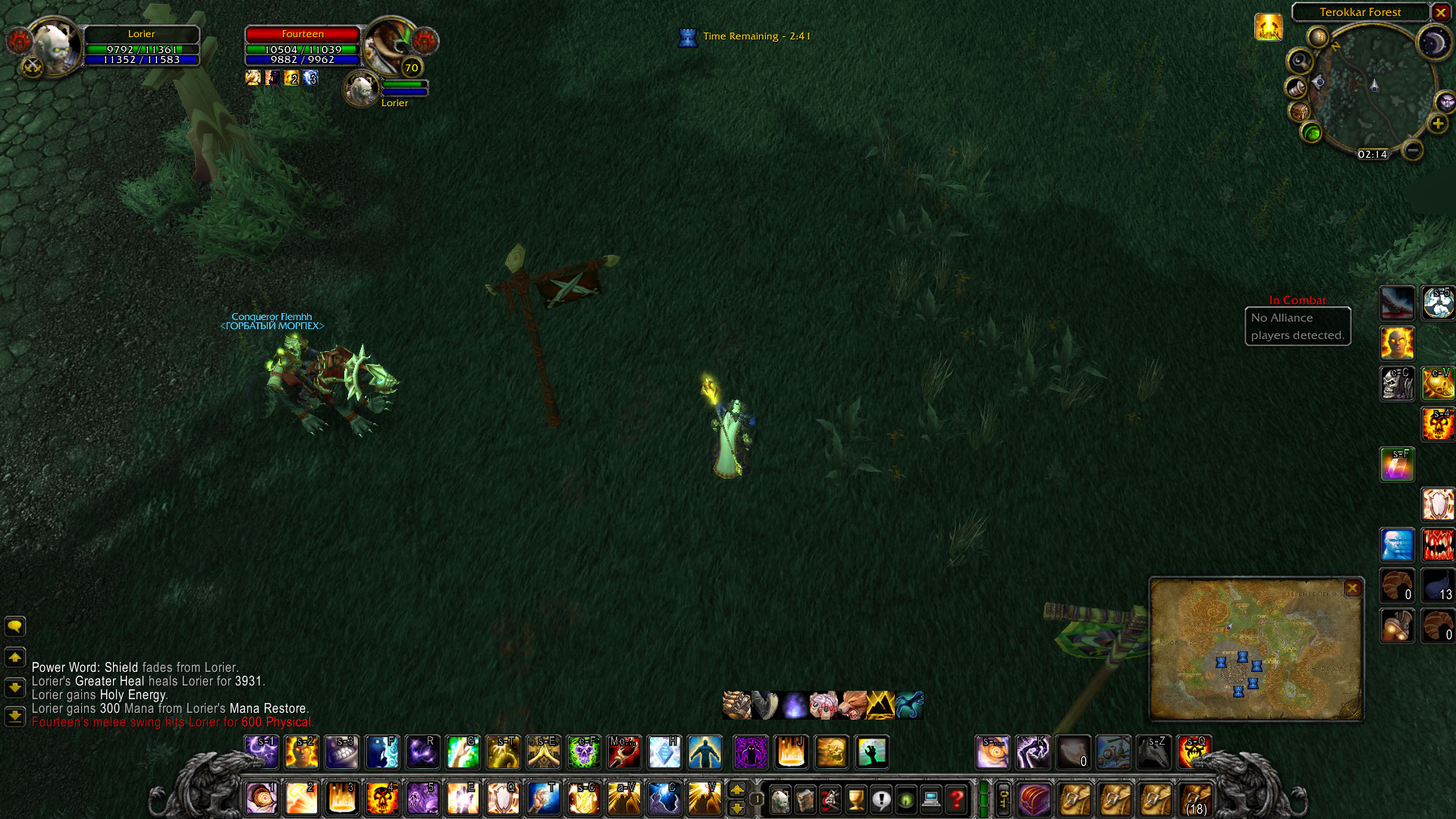
Task: Use the glowing crystal item on the side bar
Action: 1397,464
